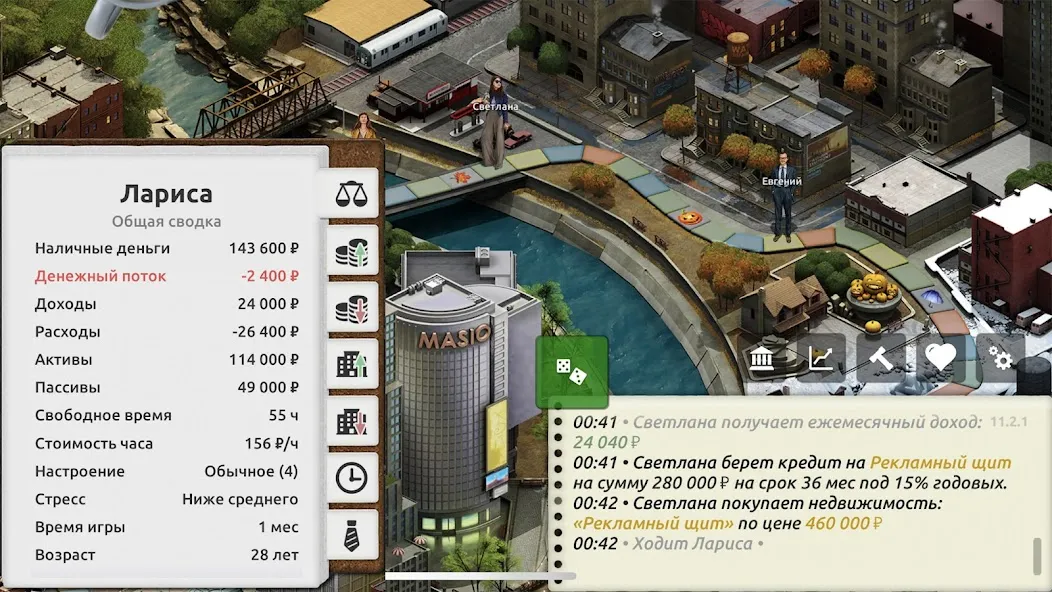Show the assets tab with building and up arrow
The image size is (1052, 592).
(351, 365)
